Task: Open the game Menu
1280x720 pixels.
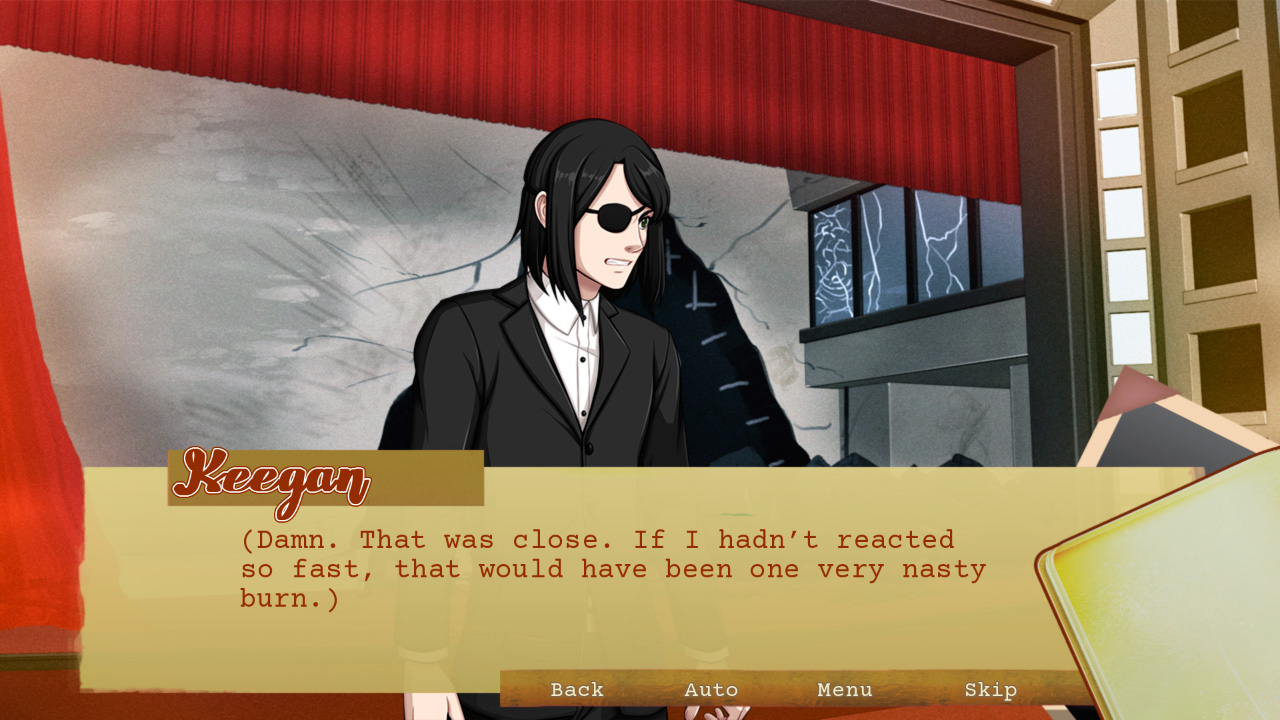Action: pyautogui.click(x=845, y=690)
